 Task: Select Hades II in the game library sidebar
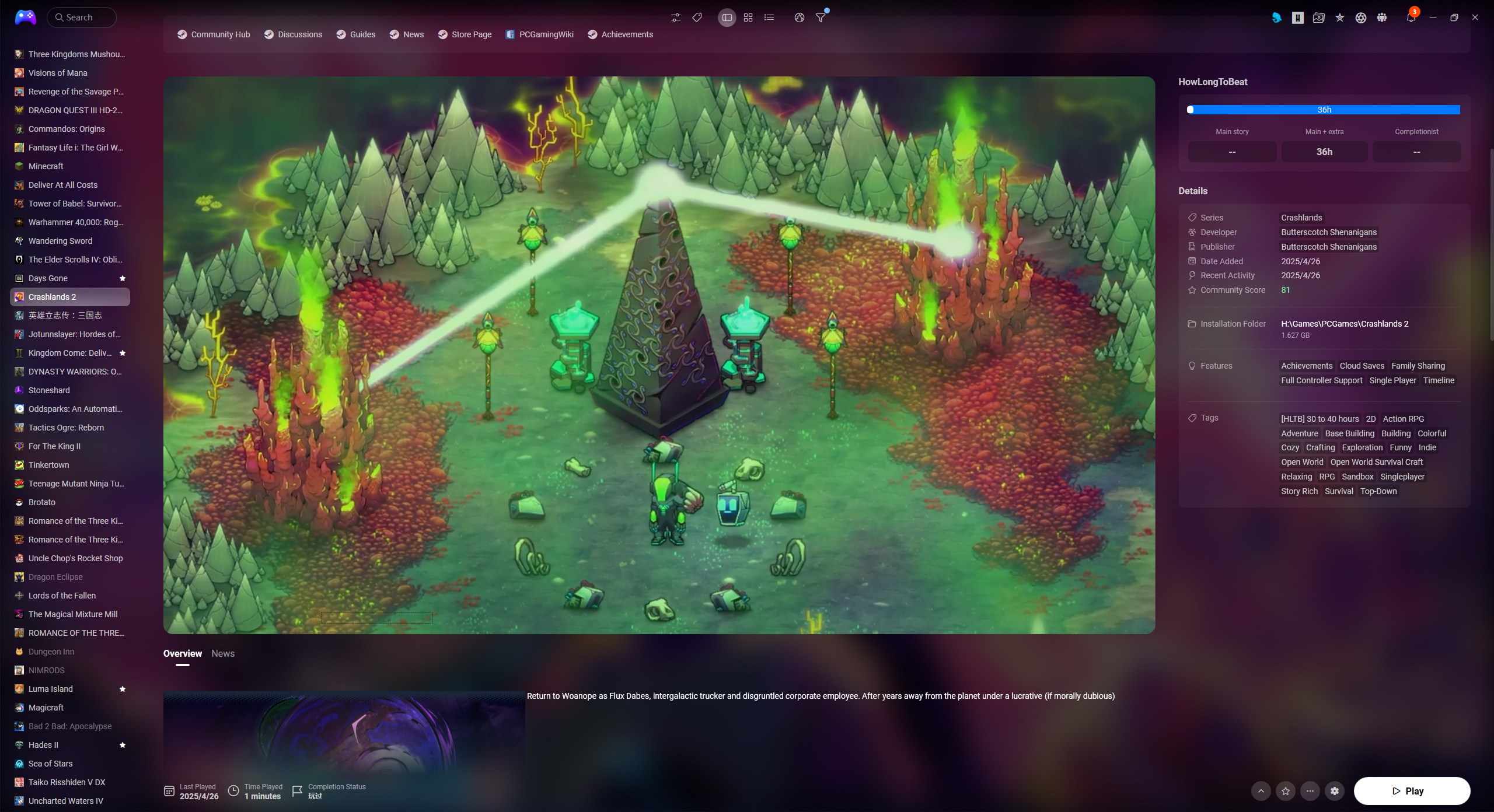(43, 745)
